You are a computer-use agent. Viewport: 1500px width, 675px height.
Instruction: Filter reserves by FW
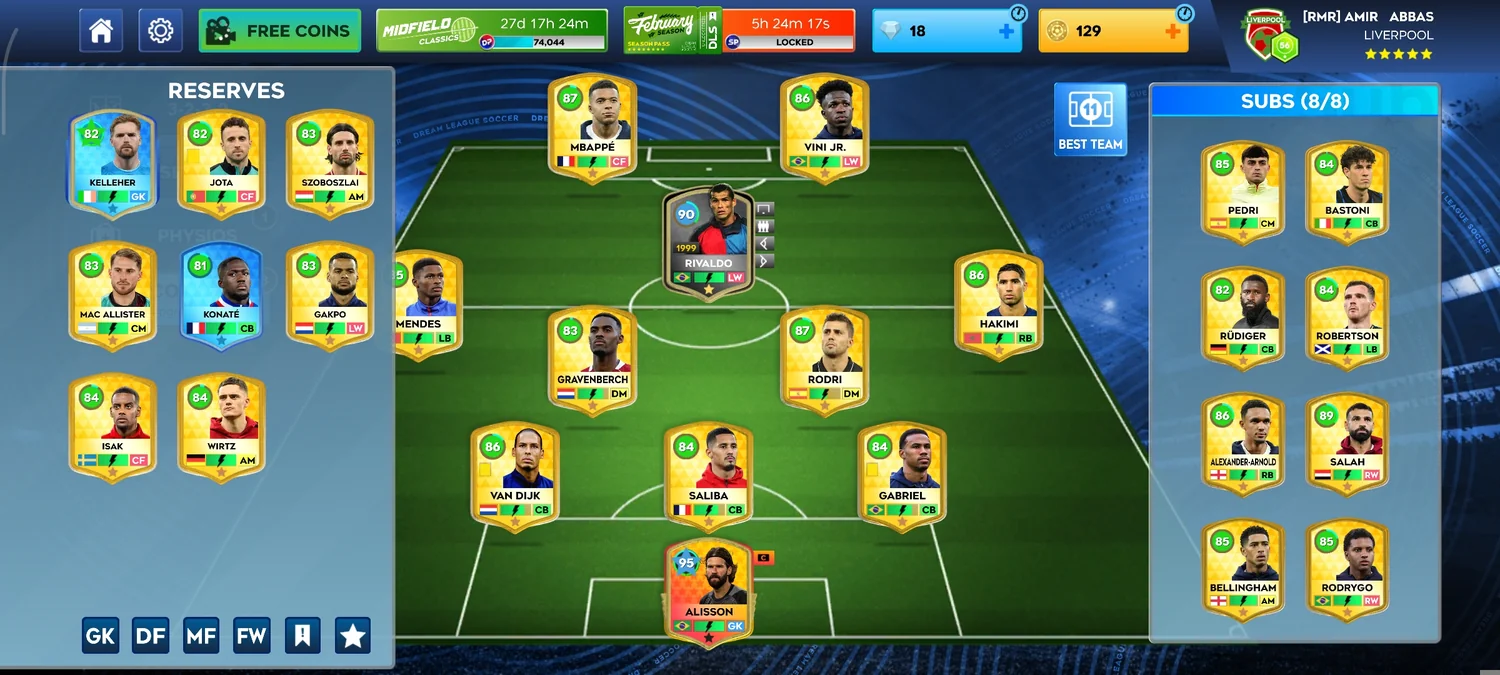tap(251, 635)
